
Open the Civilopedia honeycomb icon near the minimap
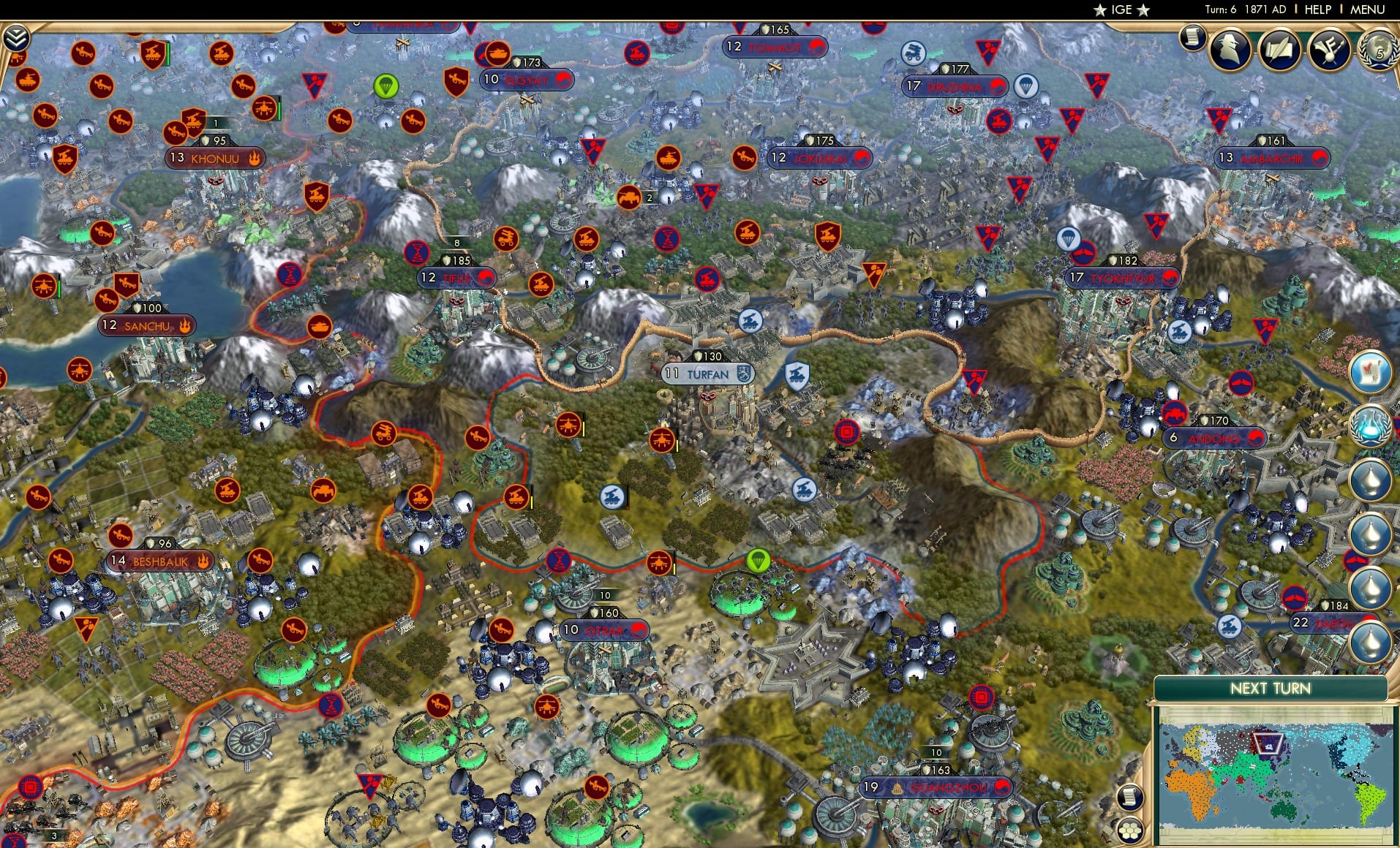click(x=1130, y=830)
